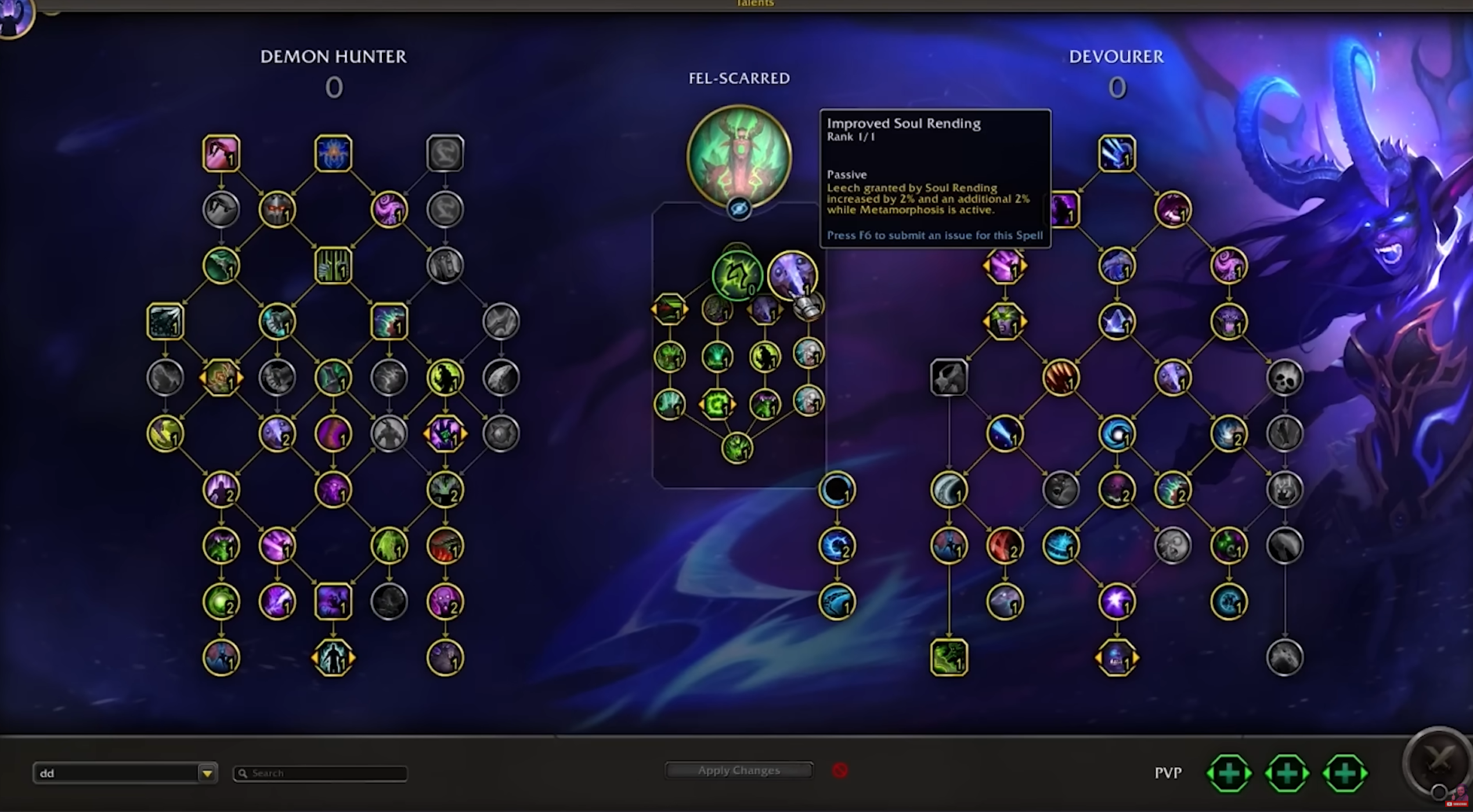Switch to PVP talents

pos(1167,773)
